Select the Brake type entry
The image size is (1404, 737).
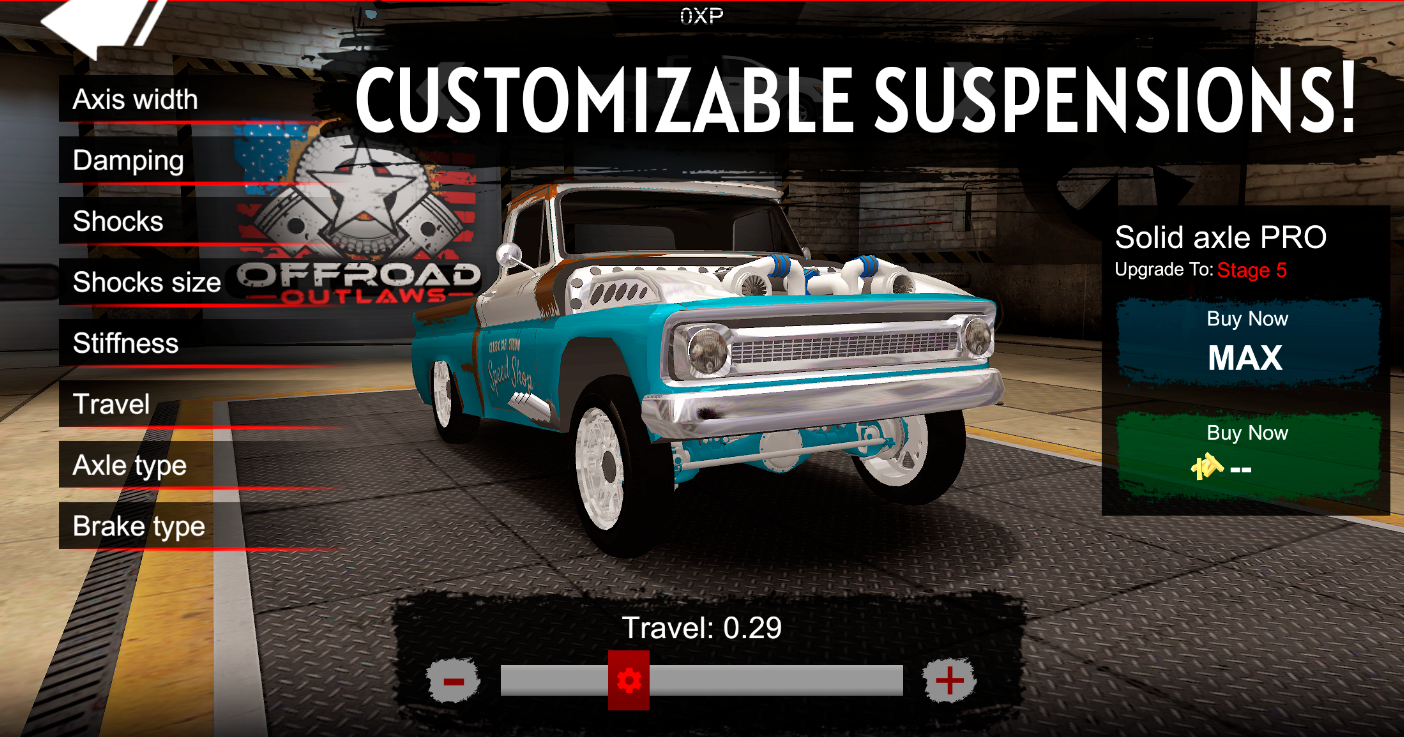coord(138,527)
